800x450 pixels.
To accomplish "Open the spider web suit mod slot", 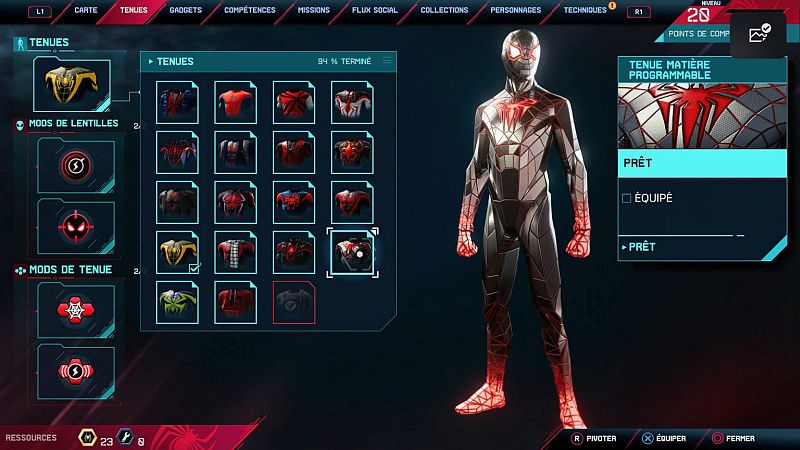I will 76,310.
